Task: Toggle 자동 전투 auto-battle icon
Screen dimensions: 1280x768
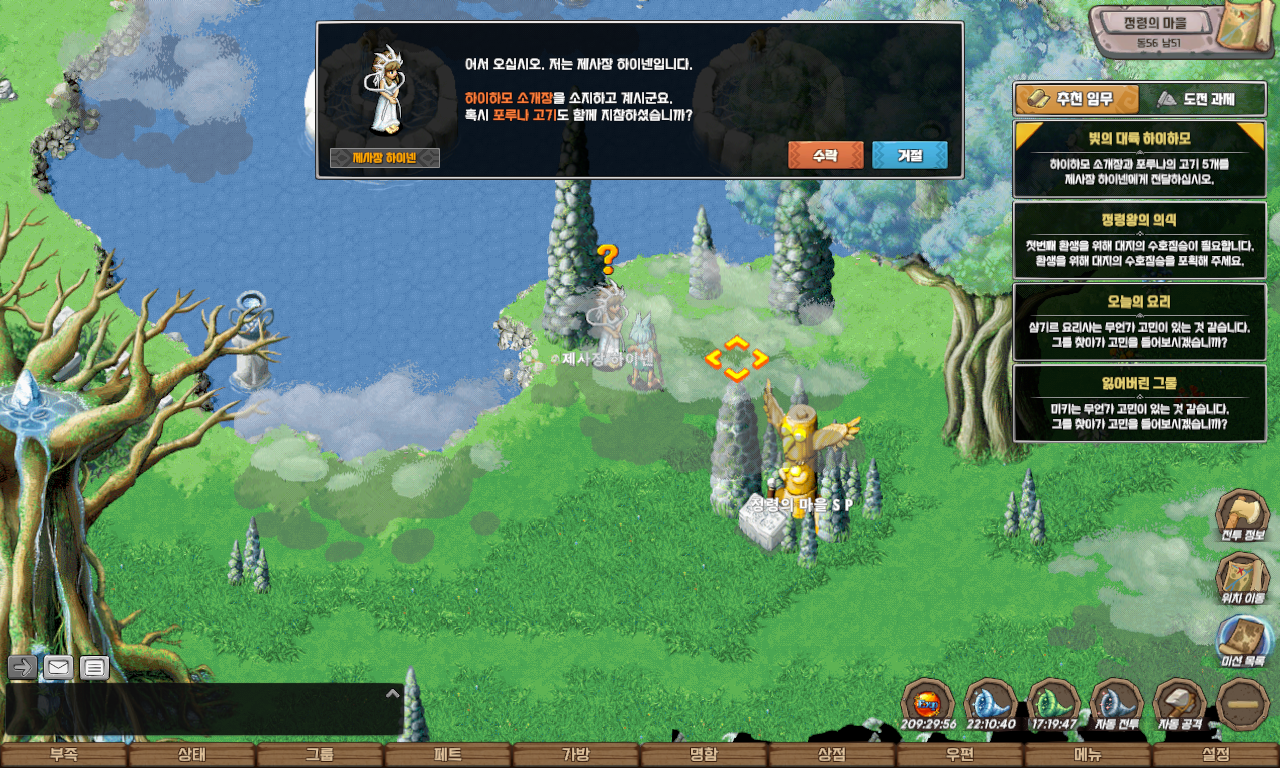Action: point(1116,704)
